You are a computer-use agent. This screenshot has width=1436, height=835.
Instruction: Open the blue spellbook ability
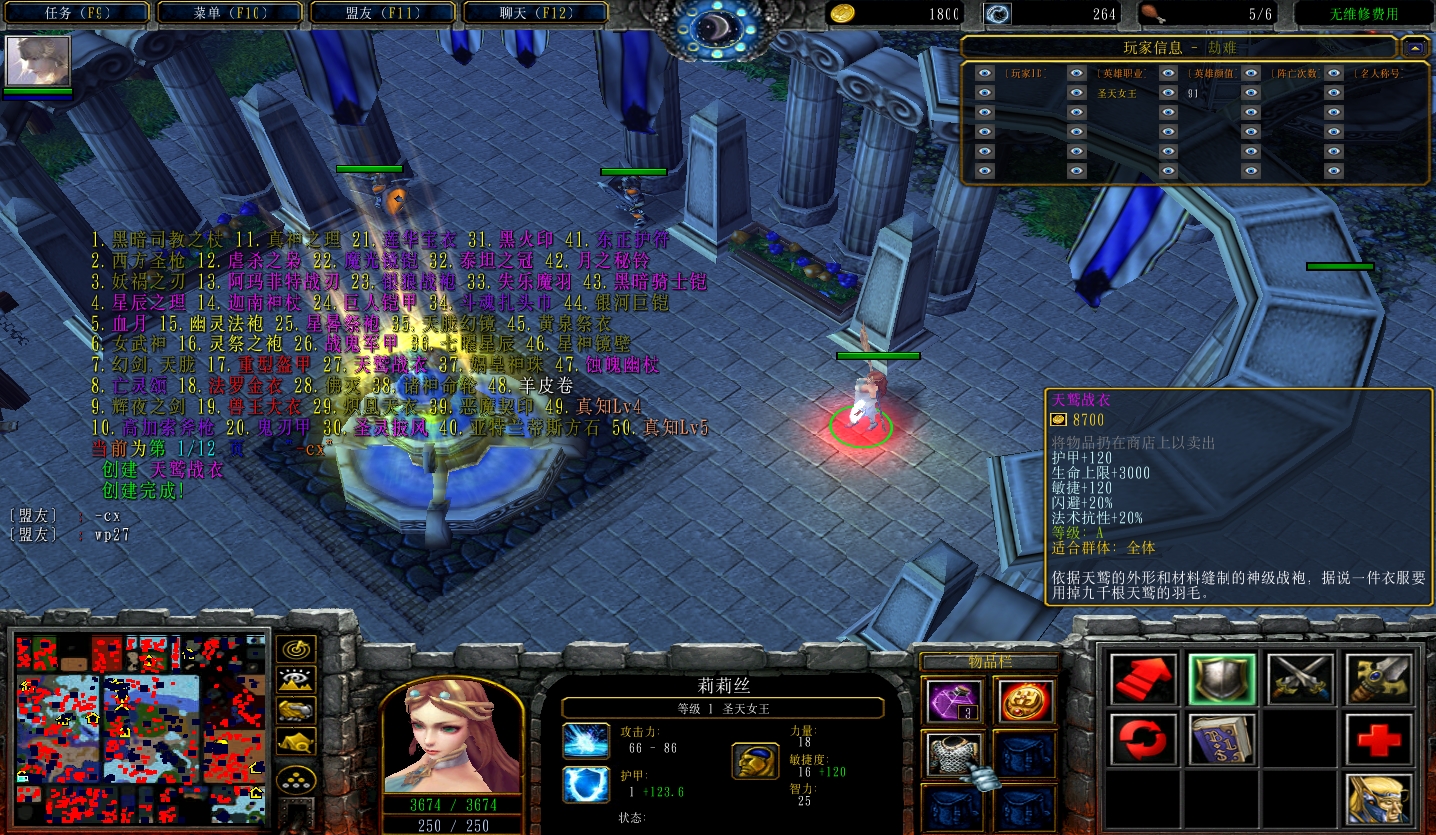1221,740
